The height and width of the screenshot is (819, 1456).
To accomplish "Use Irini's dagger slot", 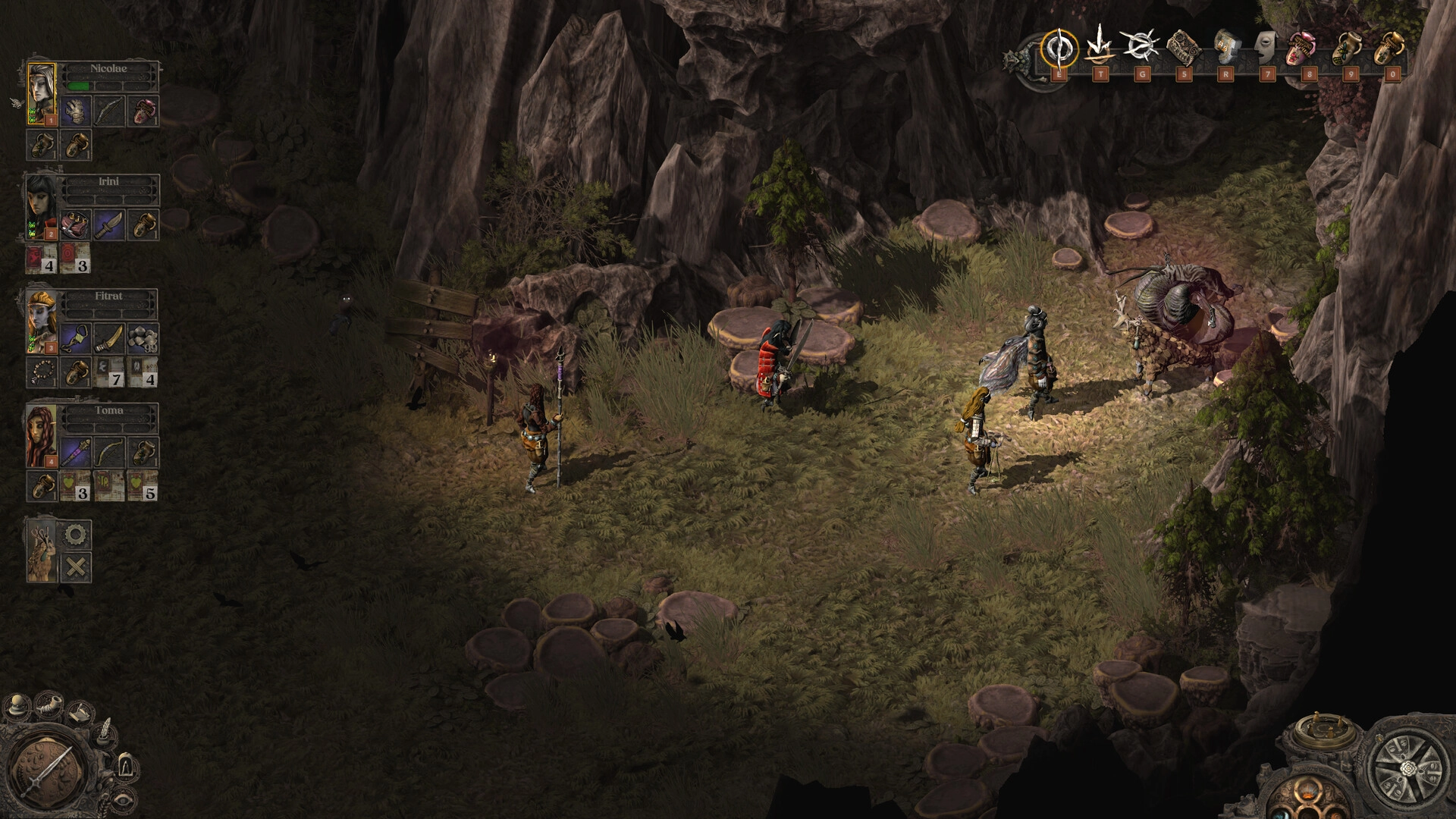I will click(x=109, y=224).
